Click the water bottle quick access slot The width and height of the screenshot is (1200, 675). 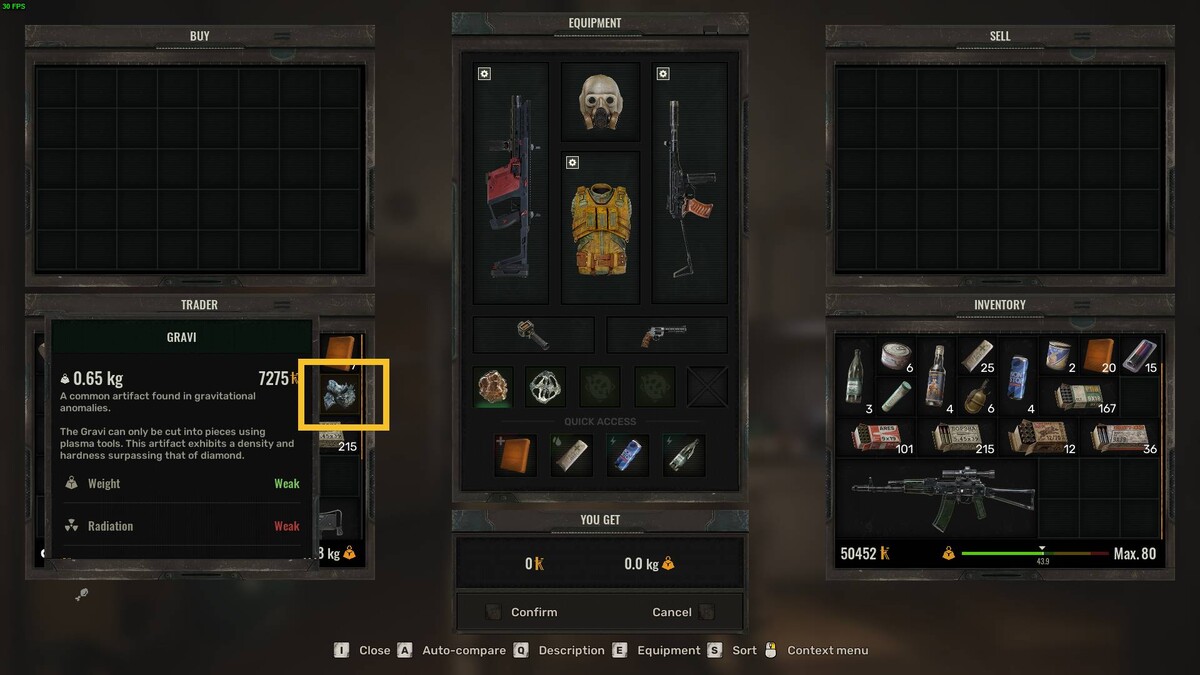pyautogui.click(x=682, y=455)
